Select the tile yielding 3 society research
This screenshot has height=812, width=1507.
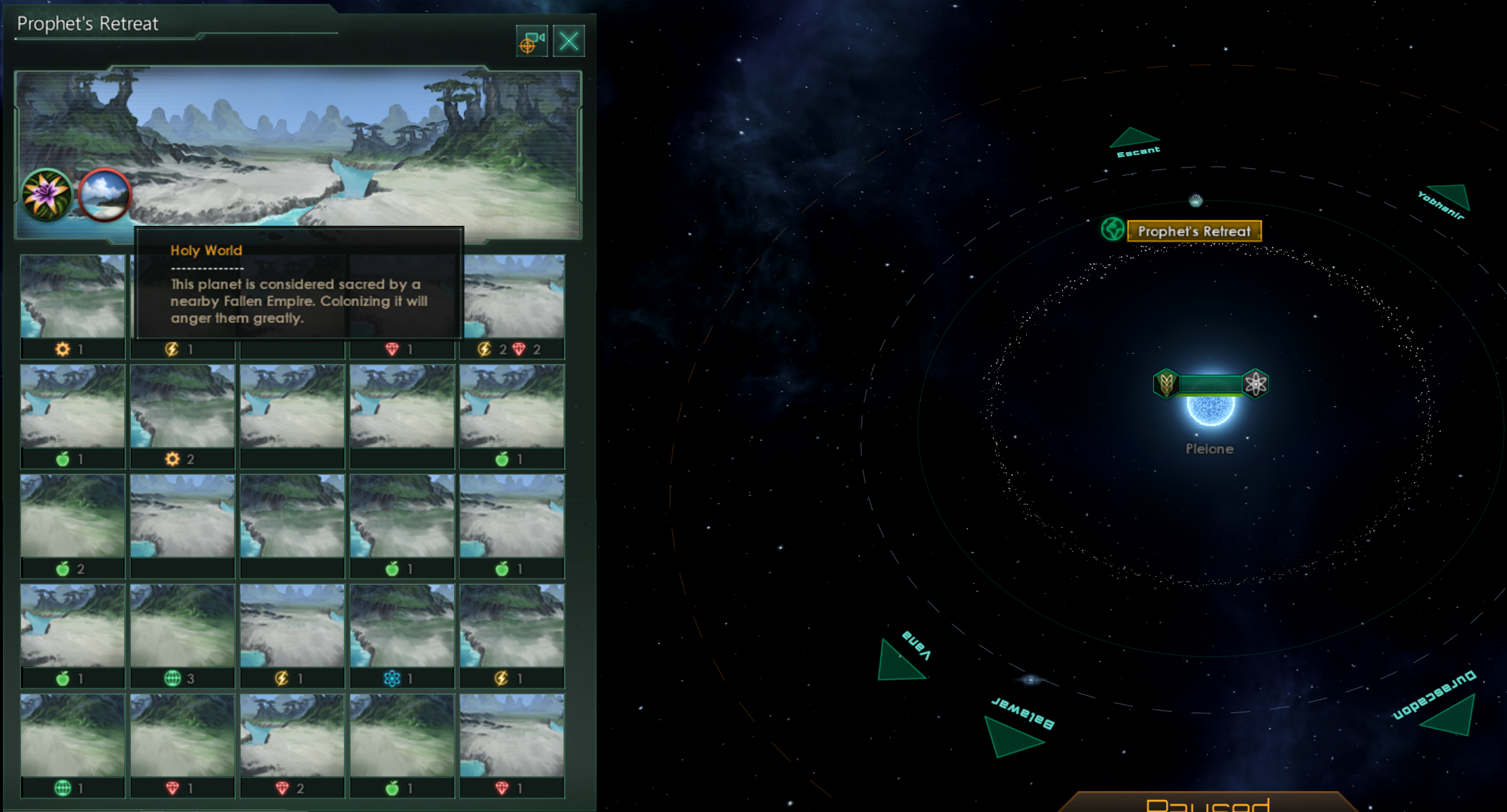point(182,635)
